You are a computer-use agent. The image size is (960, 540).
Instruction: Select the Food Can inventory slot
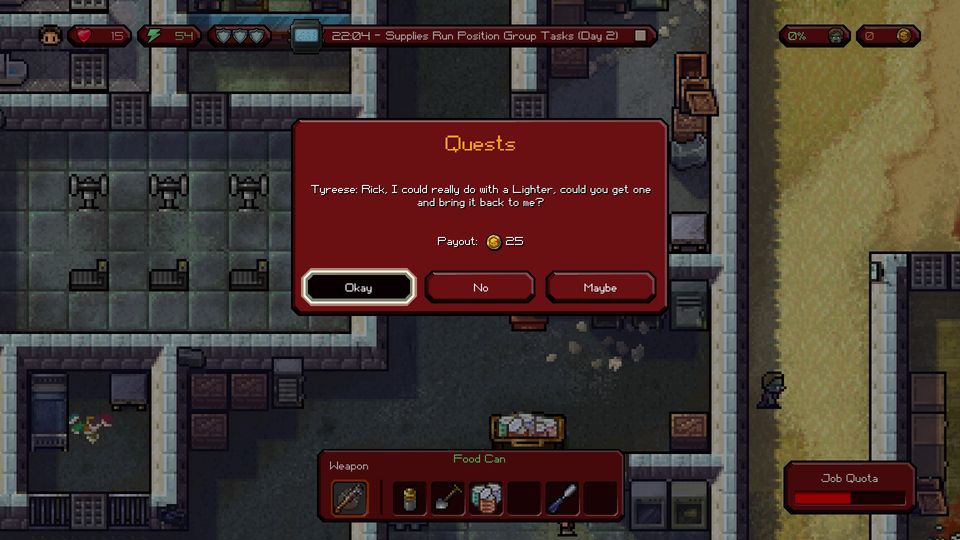click(x=409, y=497)
